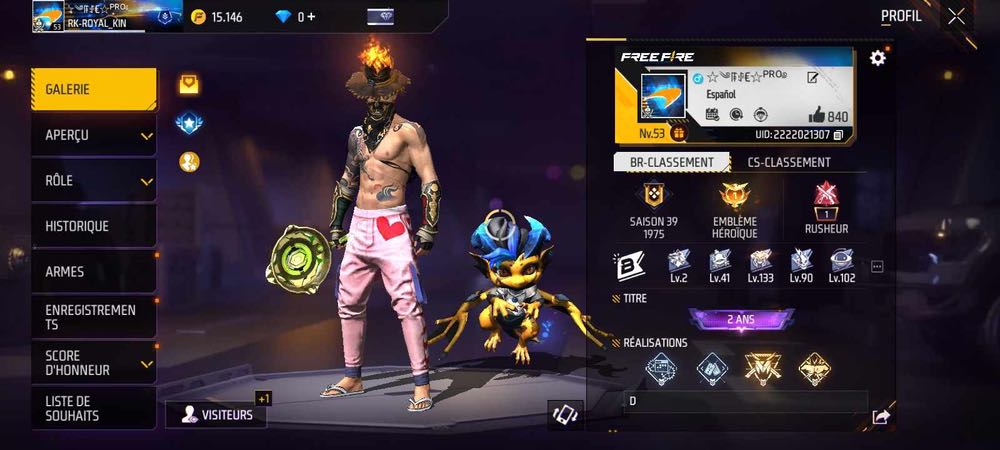
Task: Expand the Aperçu section
Action: (x=93, y=135)
